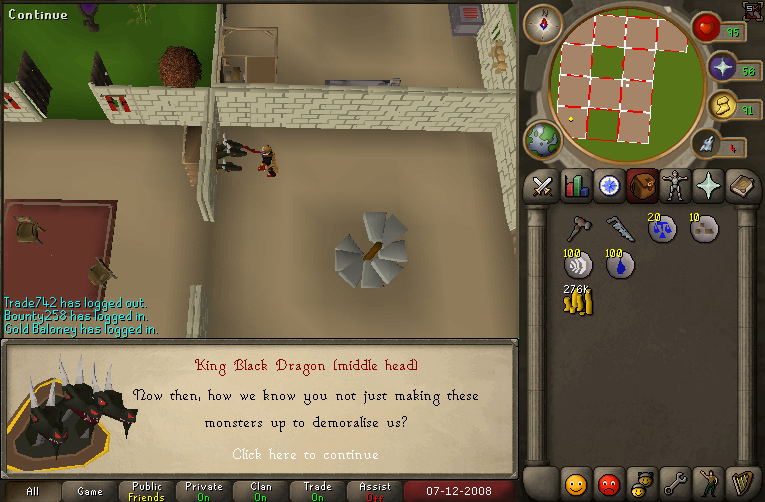This screenshot has width=765, height=502.
Task: Click the earth rune stack of 10
Action: 703,229
